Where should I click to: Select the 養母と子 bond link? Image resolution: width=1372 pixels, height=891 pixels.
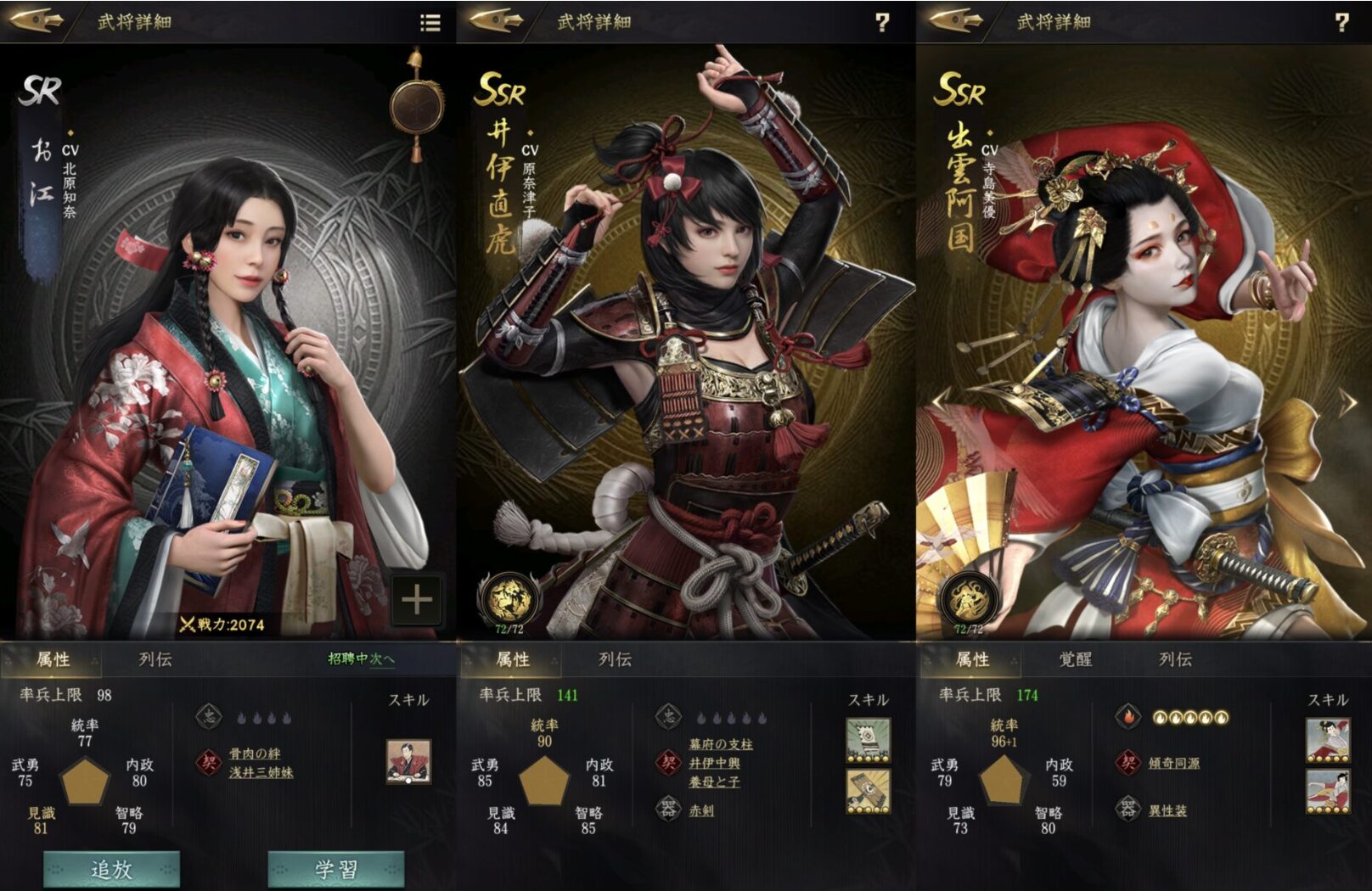point(714,782)
